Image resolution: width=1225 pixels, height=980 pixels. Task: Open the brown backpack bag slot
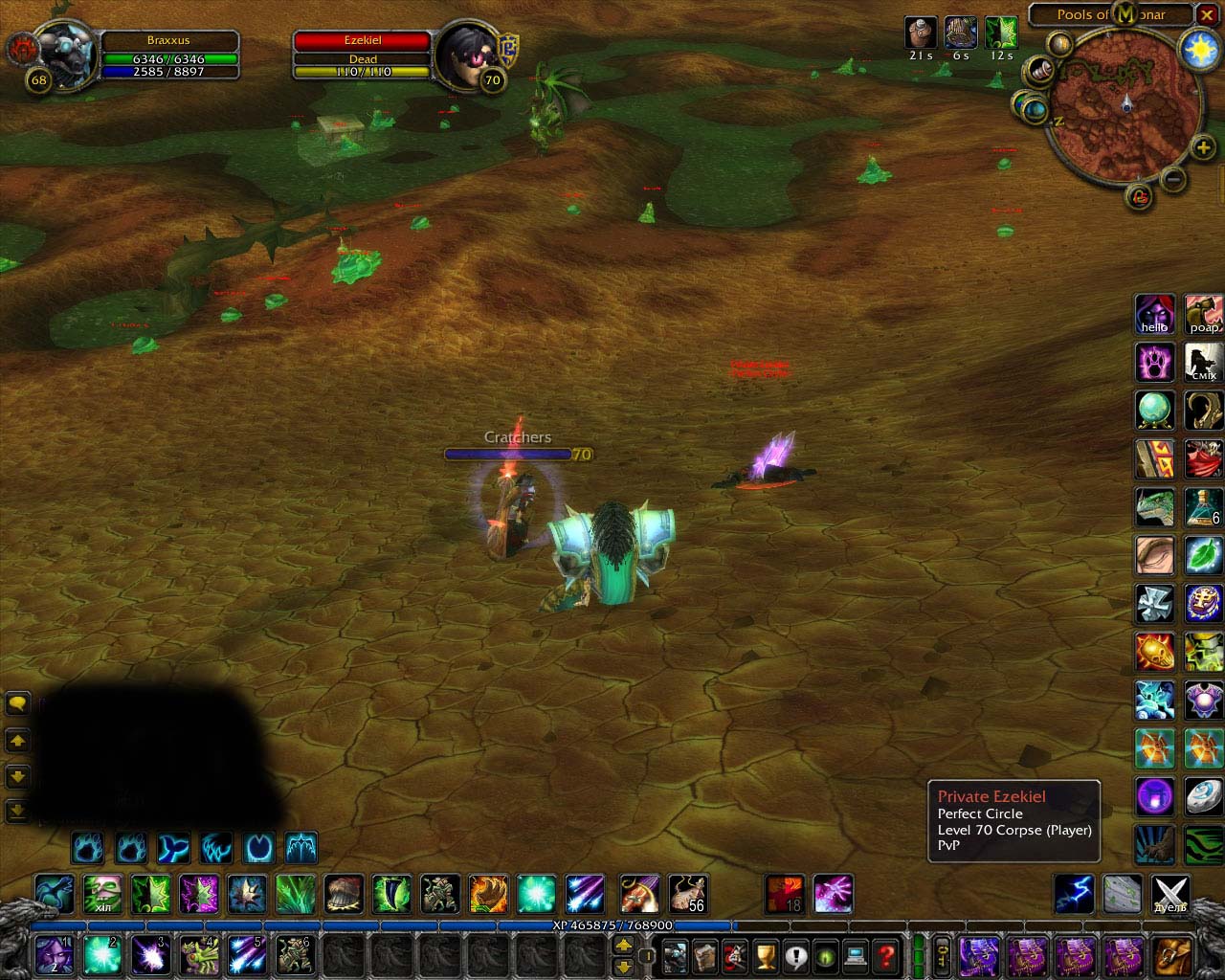click(x=1171, y=955)
